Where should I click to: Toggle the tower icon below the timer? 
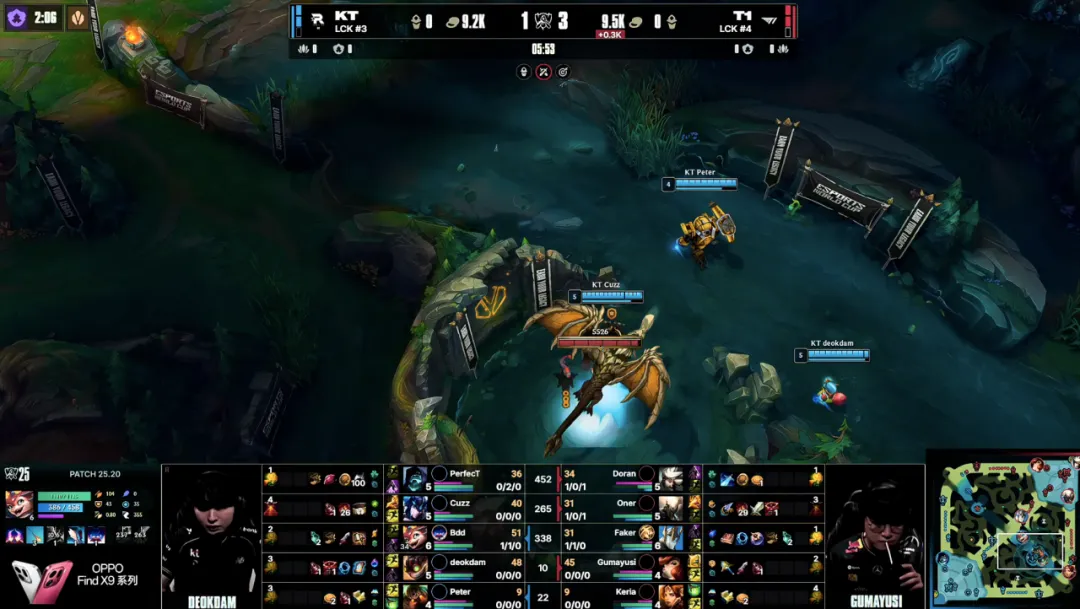[x=523, y=72]
